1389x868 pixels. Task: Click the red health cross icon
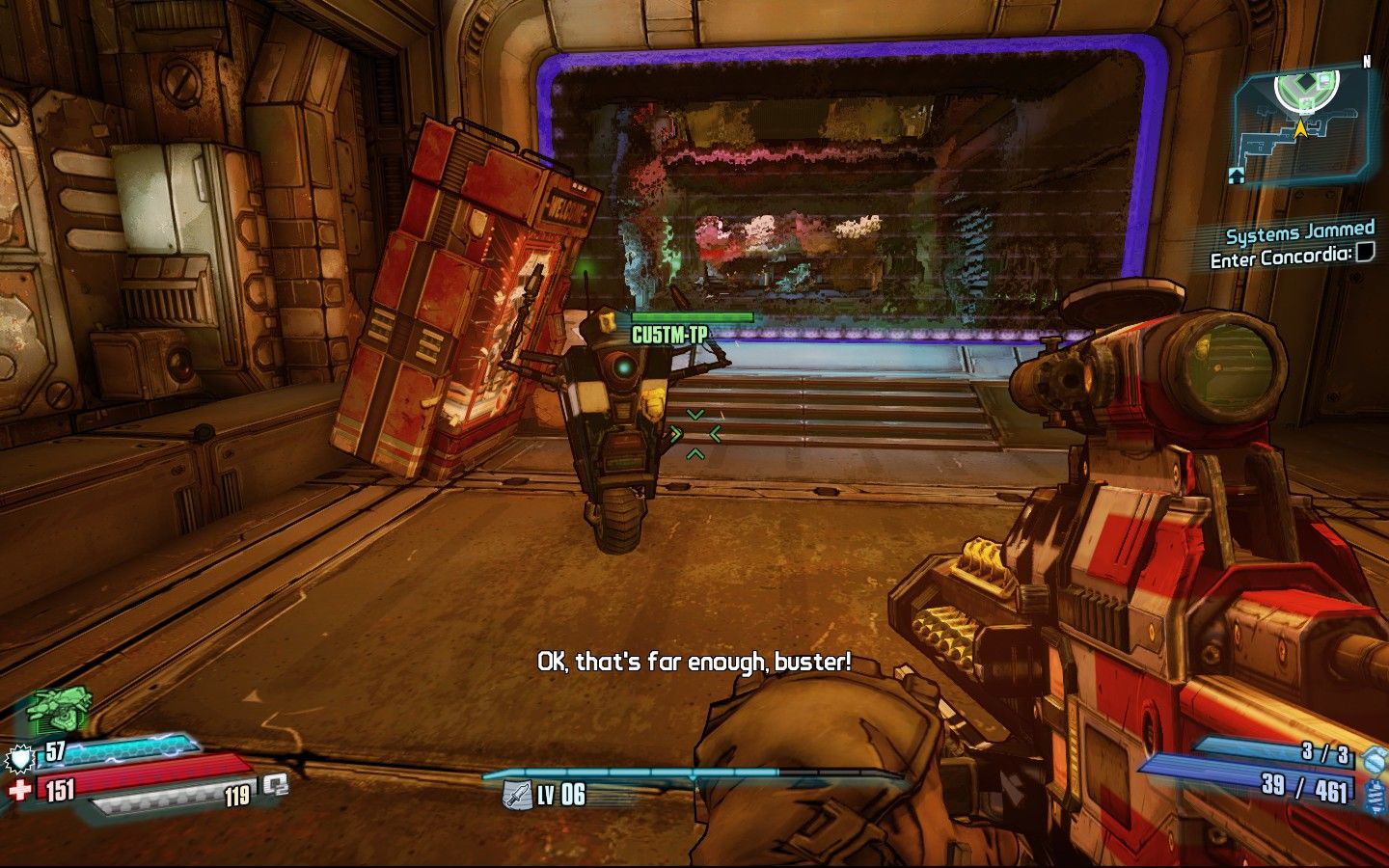(x=19, y=791)
